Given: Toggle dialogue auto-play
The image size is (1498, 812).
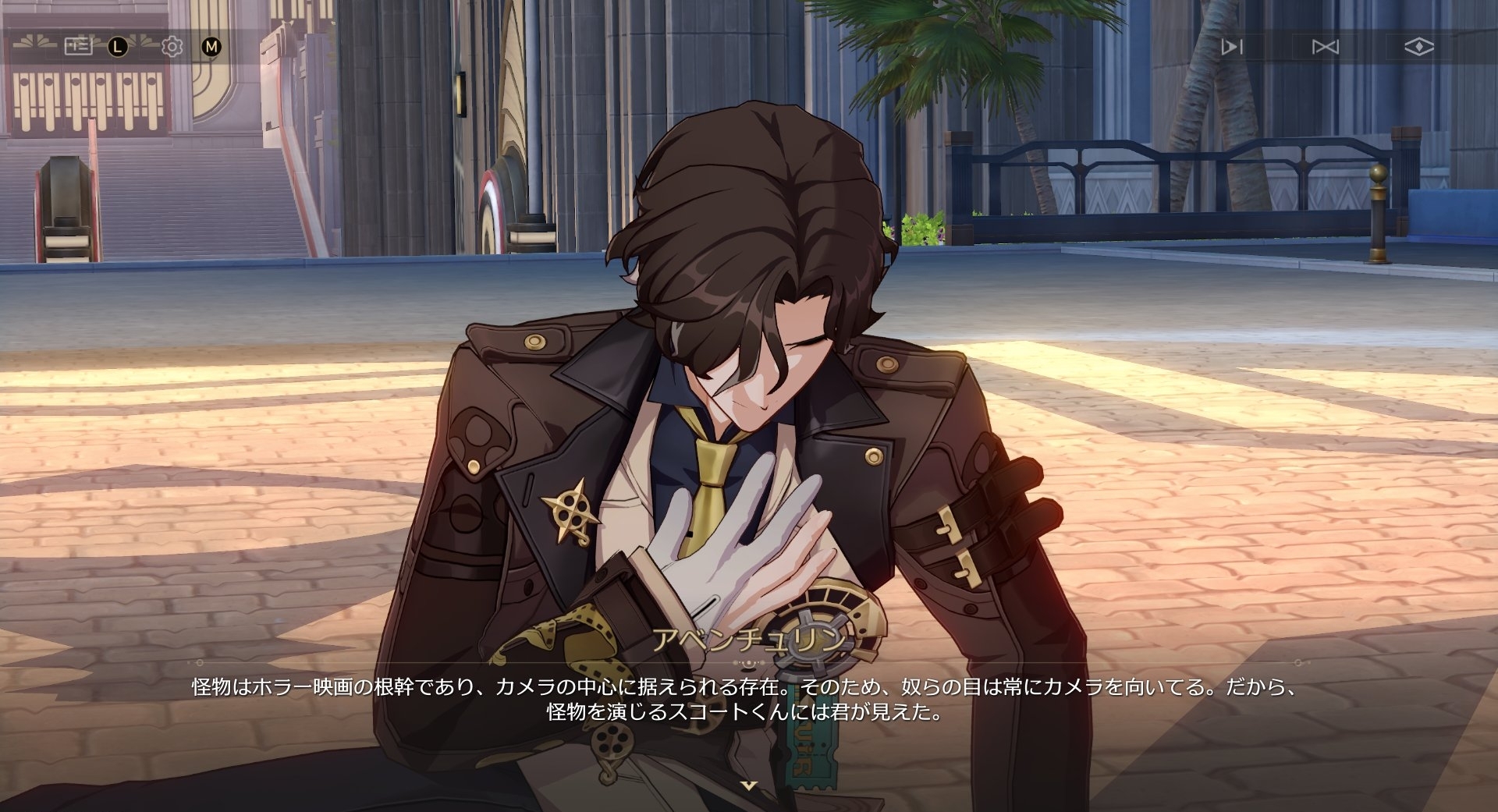Looking at the screenshot, I should click(x=1232, y=47).
